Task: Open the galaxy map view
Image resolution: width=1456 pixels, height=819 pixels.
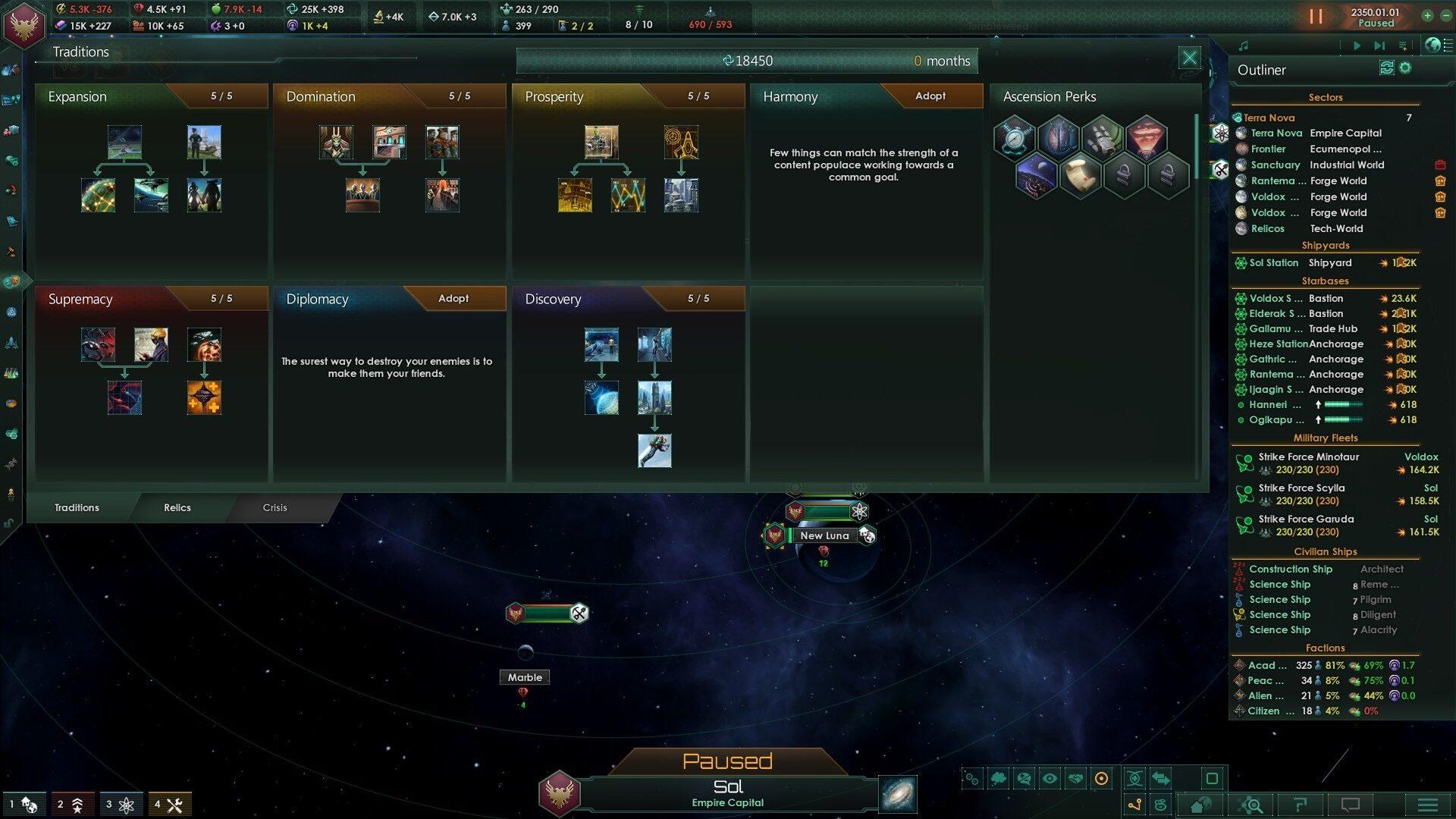Action: pos(898,793)
